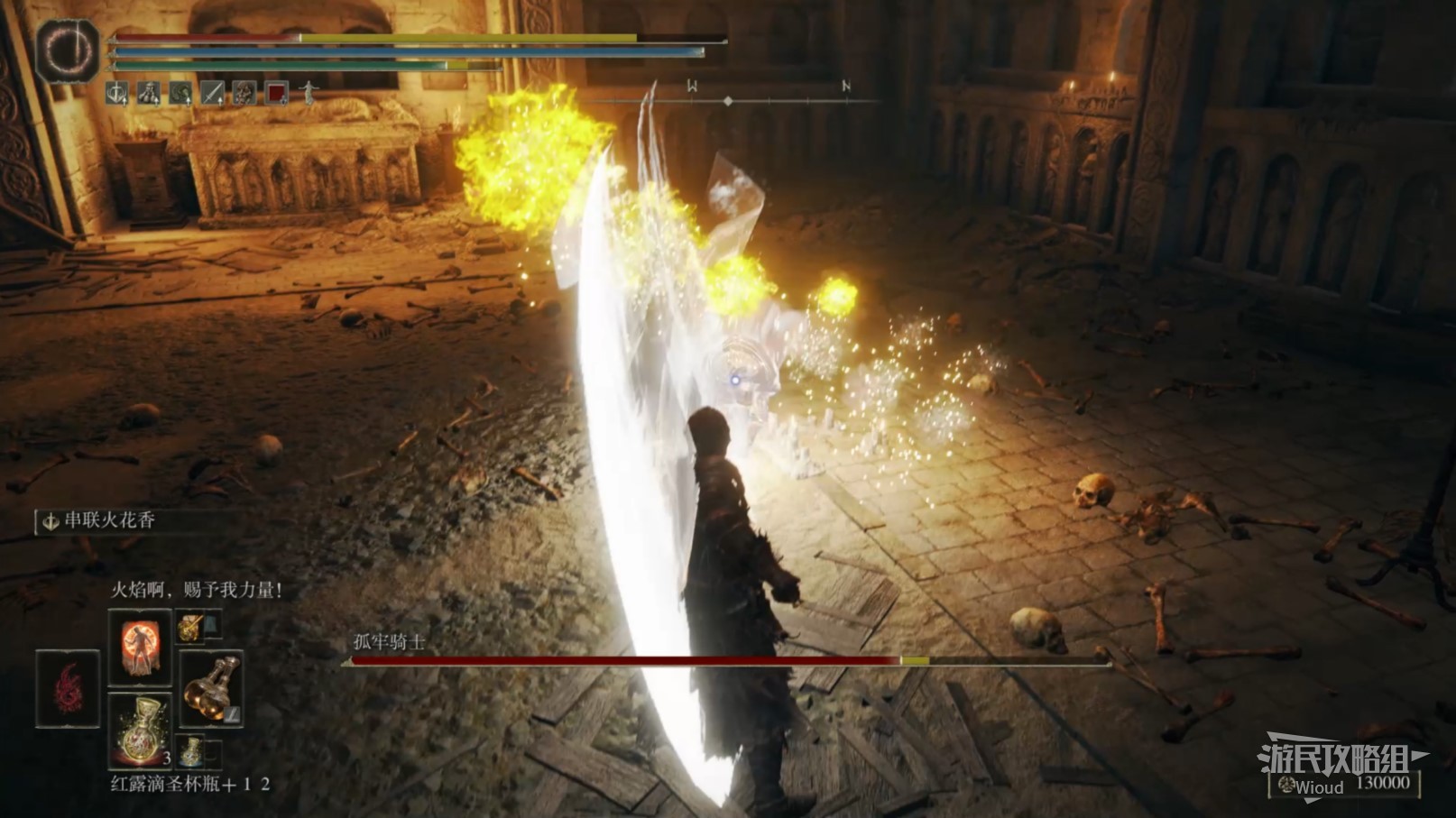1456x818 pixels.
Task: Inspect the sword buff status icon
Action: (213, 92)
